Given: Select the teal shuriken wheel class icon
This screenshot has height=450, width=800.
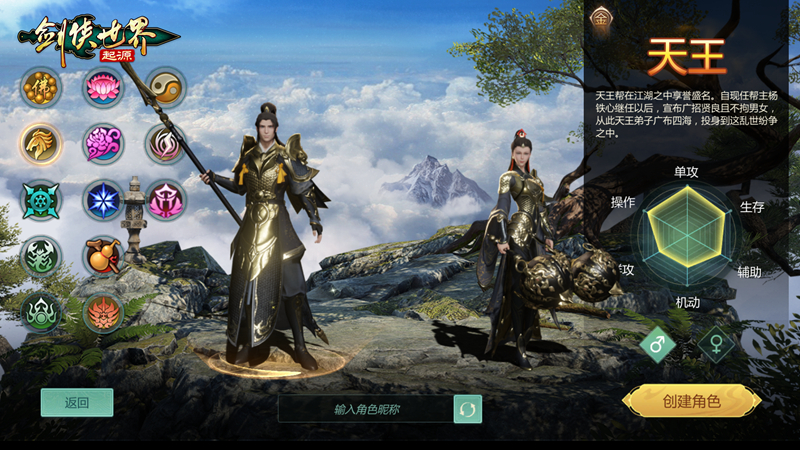Looking at the screenshot, I should [x=41, y=200].
